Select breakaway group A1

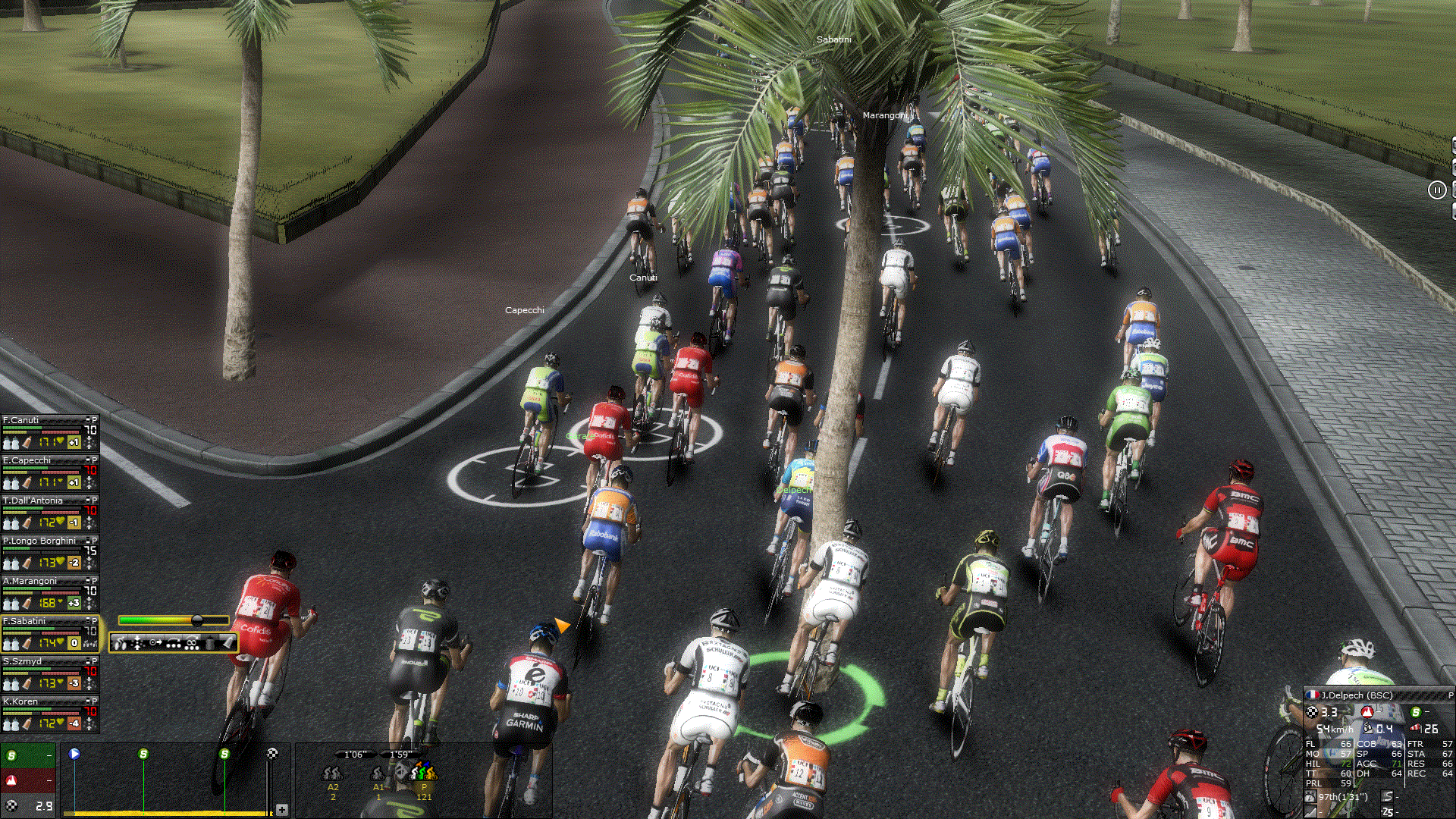point(378,773)
